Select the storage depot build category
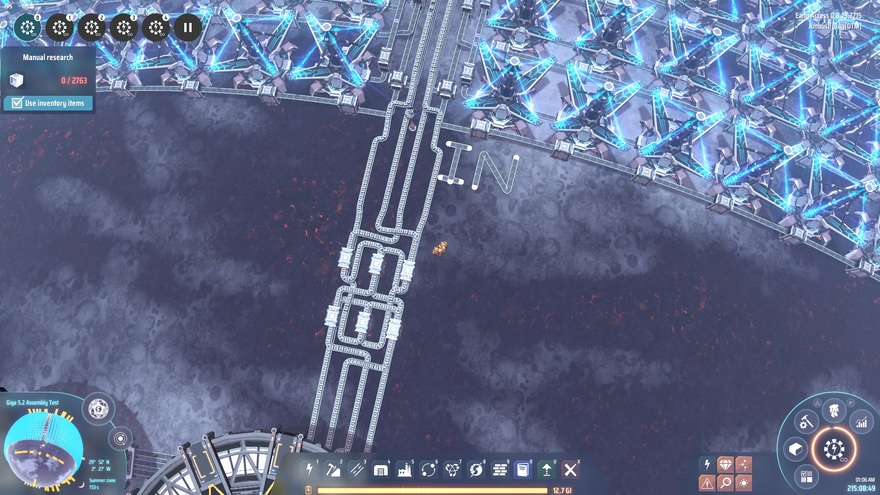 381,469
